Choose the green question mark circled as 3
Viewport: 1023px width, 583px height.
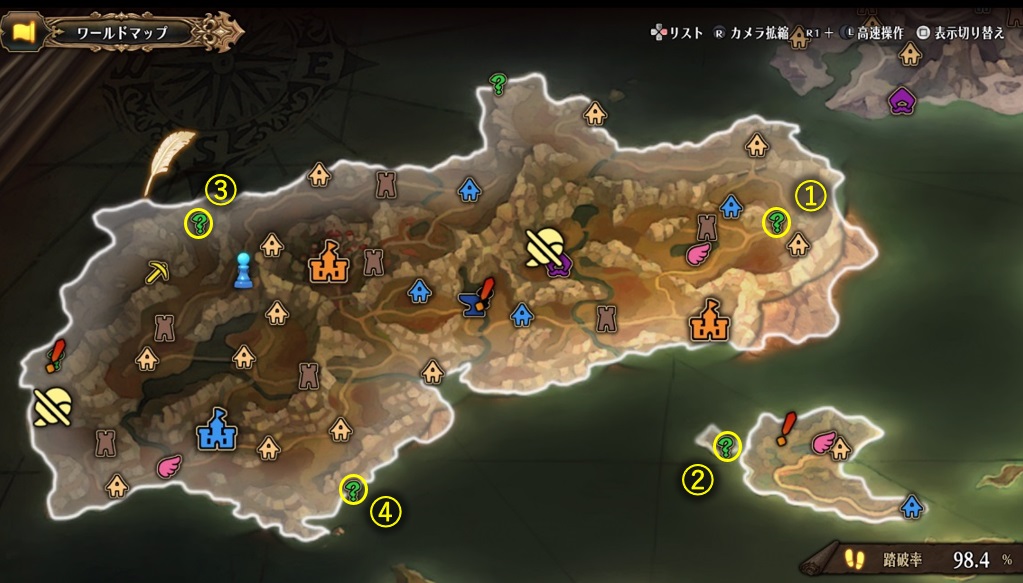201,222
